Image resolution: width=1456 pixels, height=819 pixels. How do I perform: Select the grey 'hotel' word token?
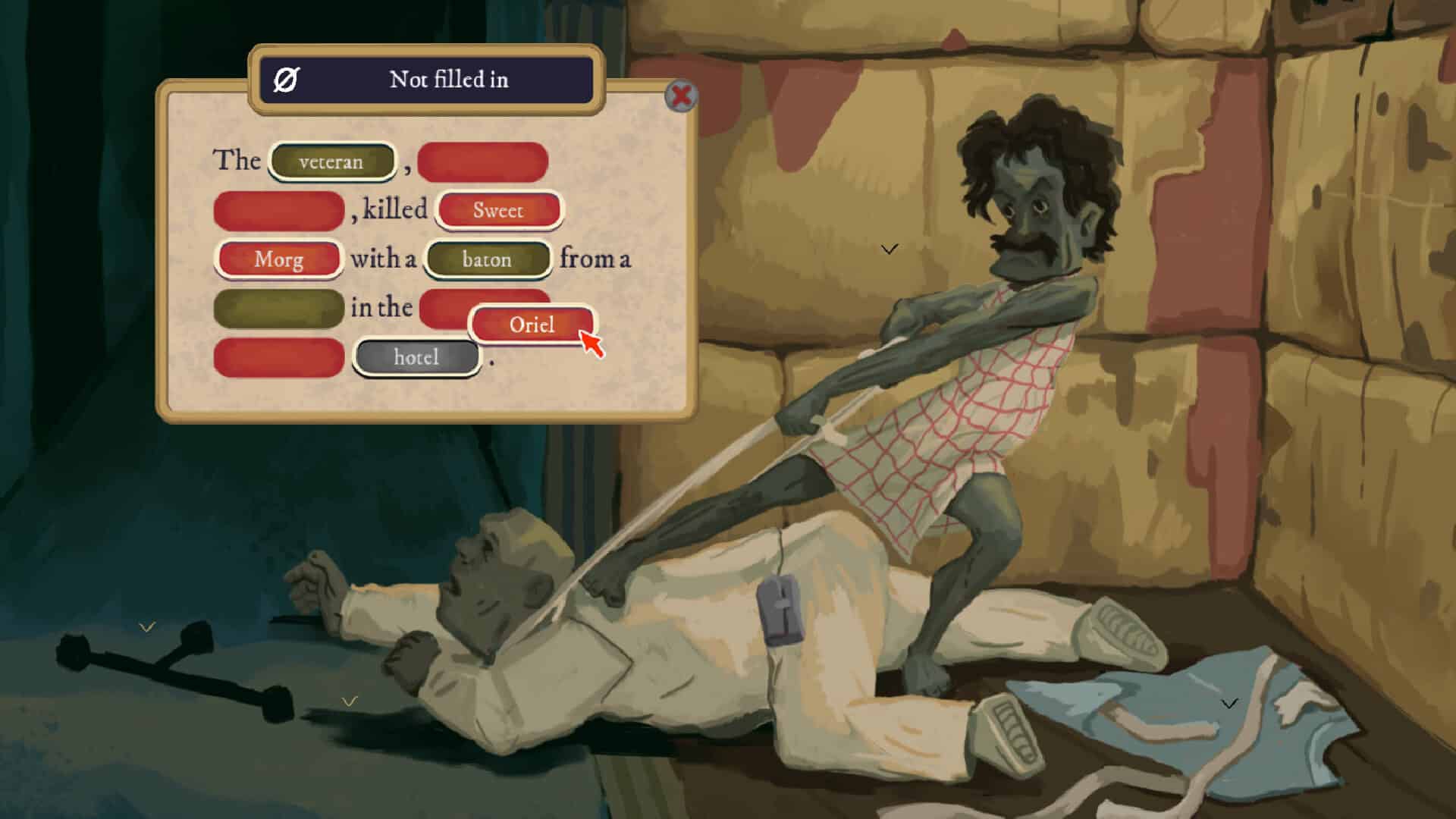tap(416, 356)
